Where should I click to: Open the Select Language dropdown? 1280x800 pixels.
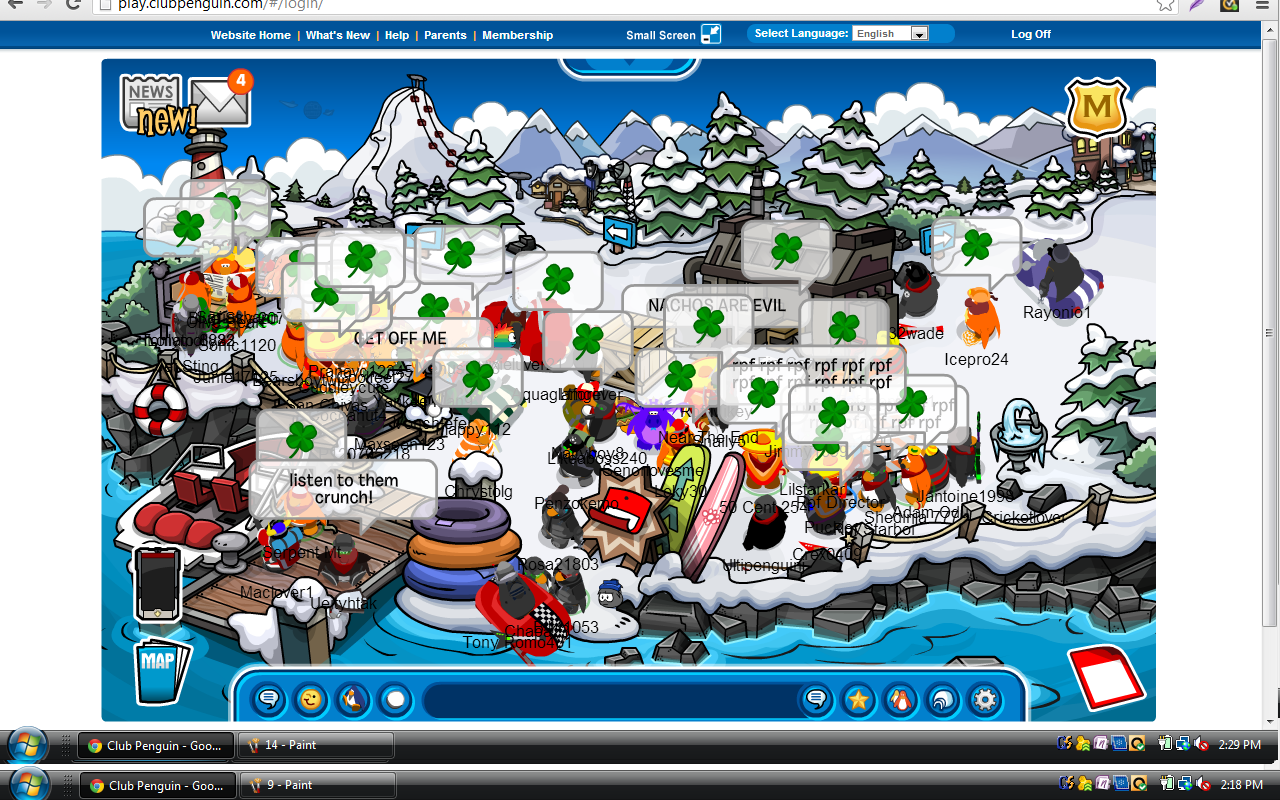click(x=891, y=34)
